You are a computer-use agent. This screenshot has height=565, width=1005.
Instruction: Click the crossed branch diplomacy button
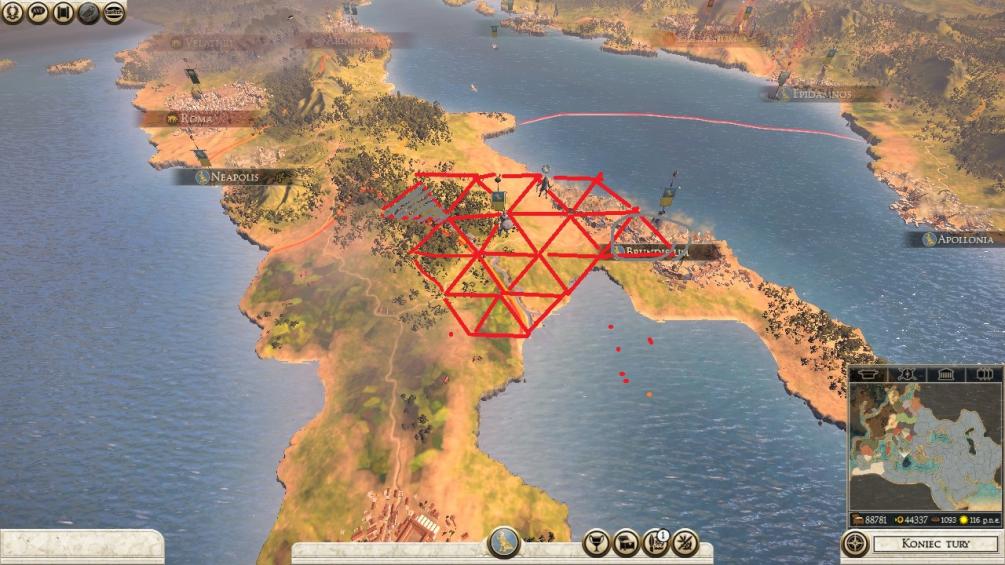pos(686,542)
